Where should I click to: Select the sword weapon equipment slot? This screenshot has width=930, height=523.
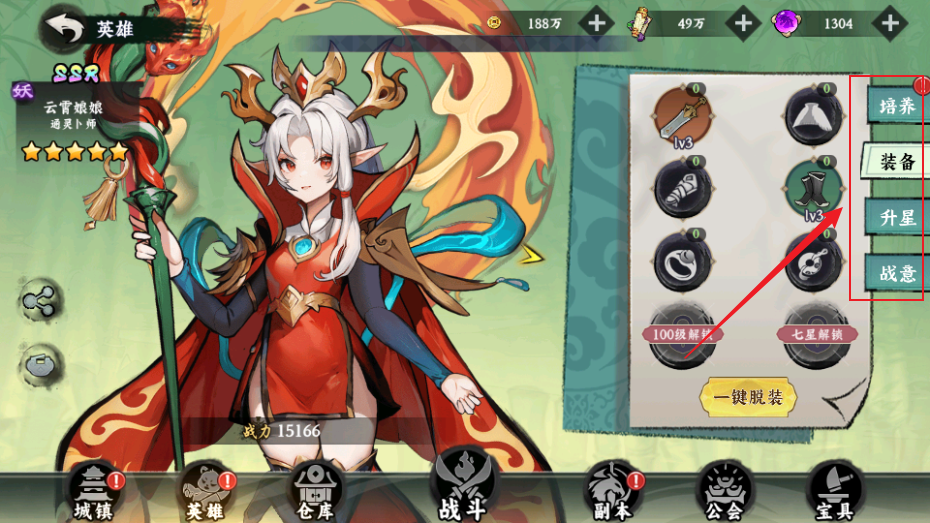[681, 117]
